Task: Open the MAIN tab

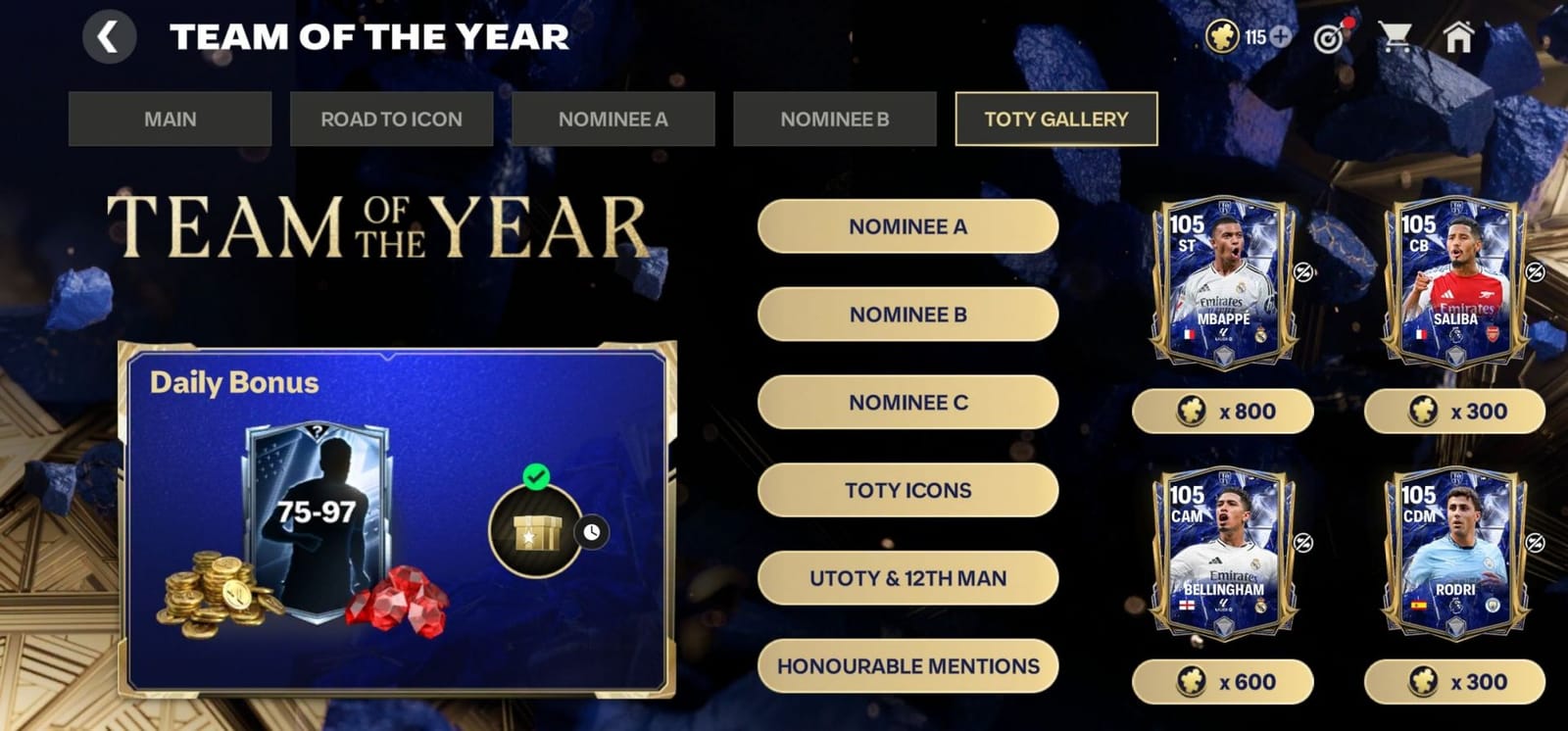Action: click(x=170, y=119)
